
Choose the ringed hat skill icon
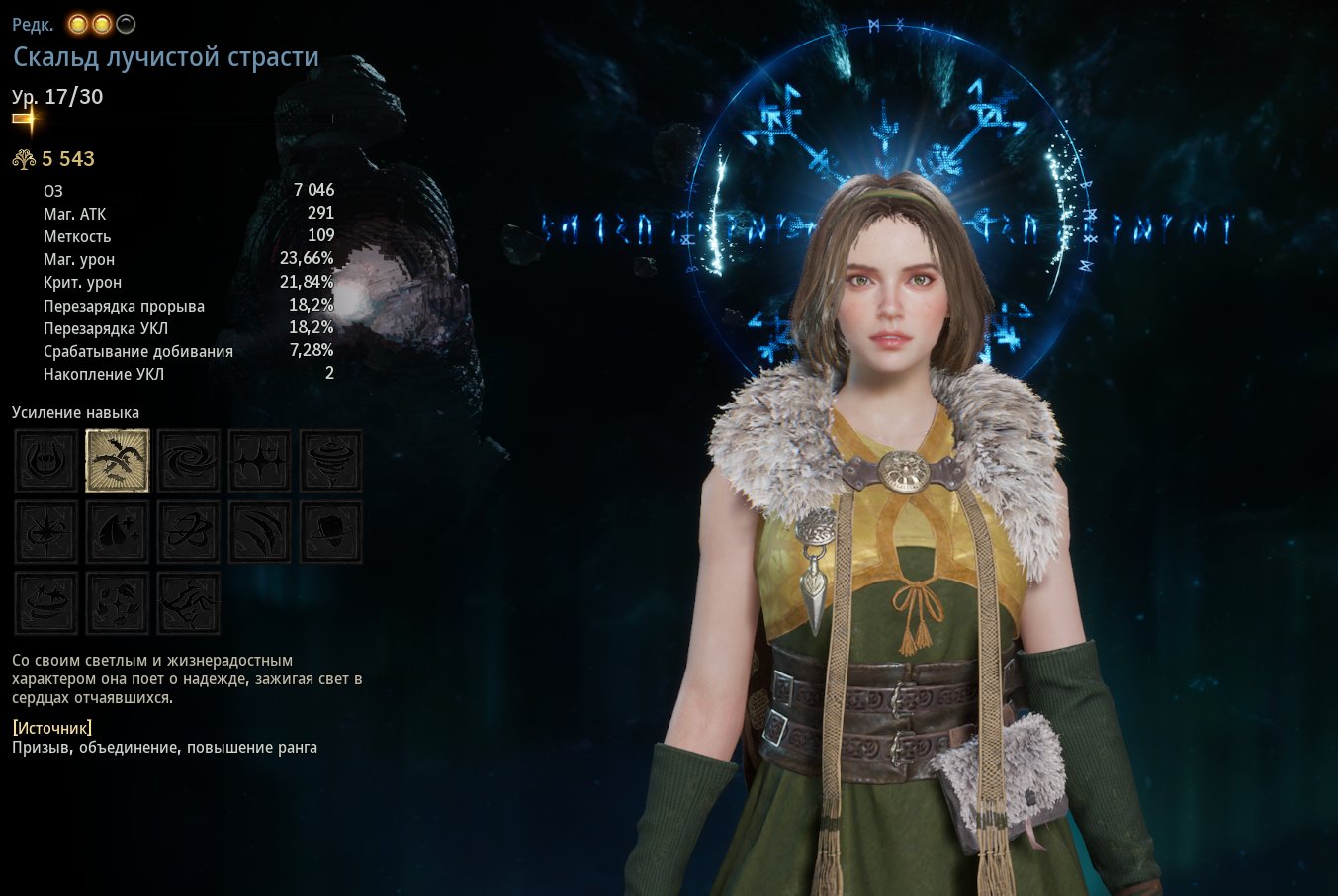click(x=331, y=532)
